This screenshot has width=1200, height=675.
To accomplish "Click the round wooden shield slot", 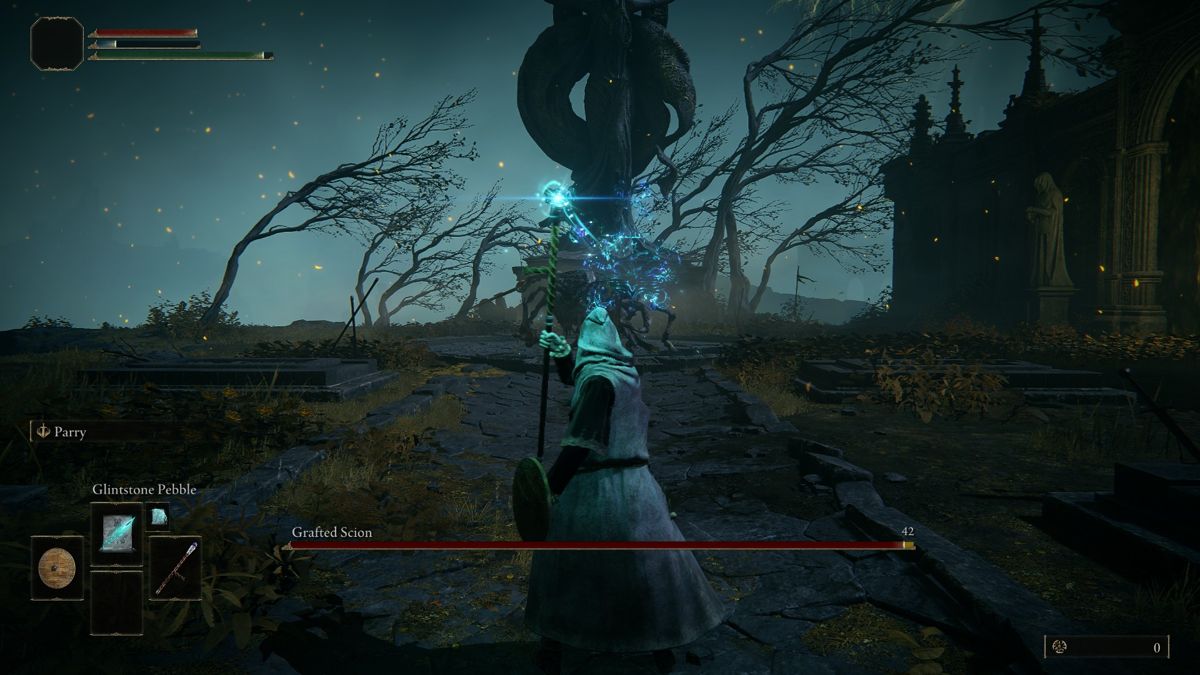I will (57, 568).
